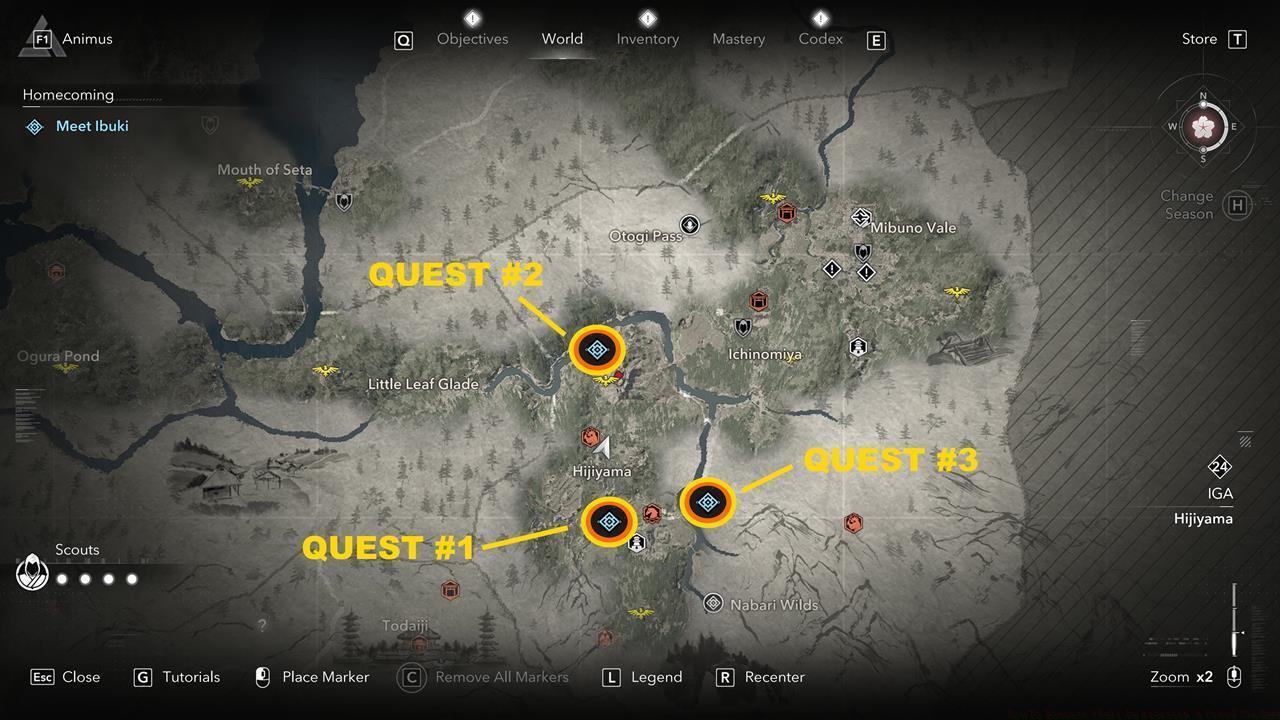Open the Animus menu
Image resolution: width=1280 pixels, height=720 pixels.
[42, 39]
